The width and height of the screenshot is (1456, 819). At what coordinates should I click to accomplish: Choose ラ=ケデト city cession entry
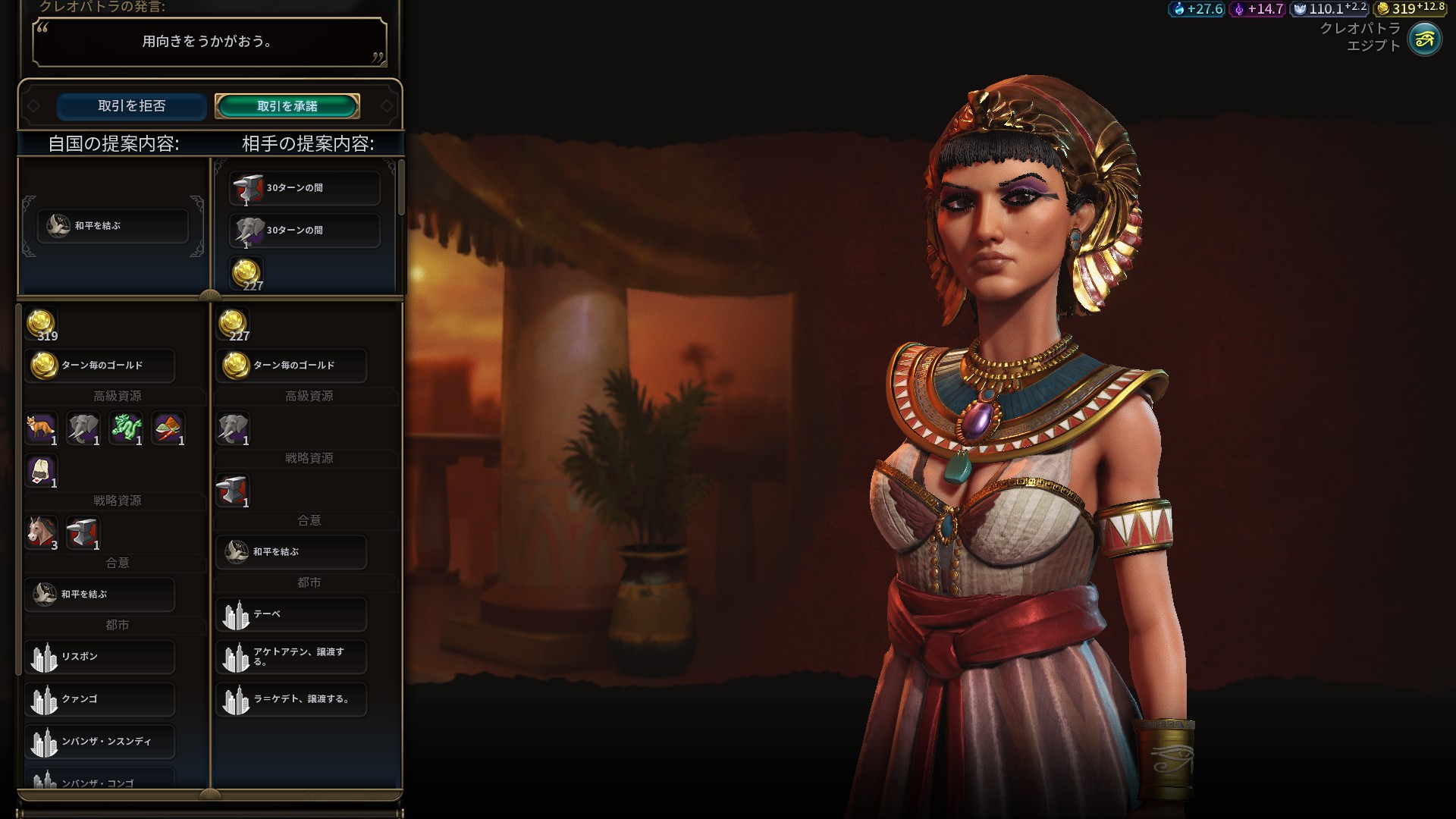(291, 699)
